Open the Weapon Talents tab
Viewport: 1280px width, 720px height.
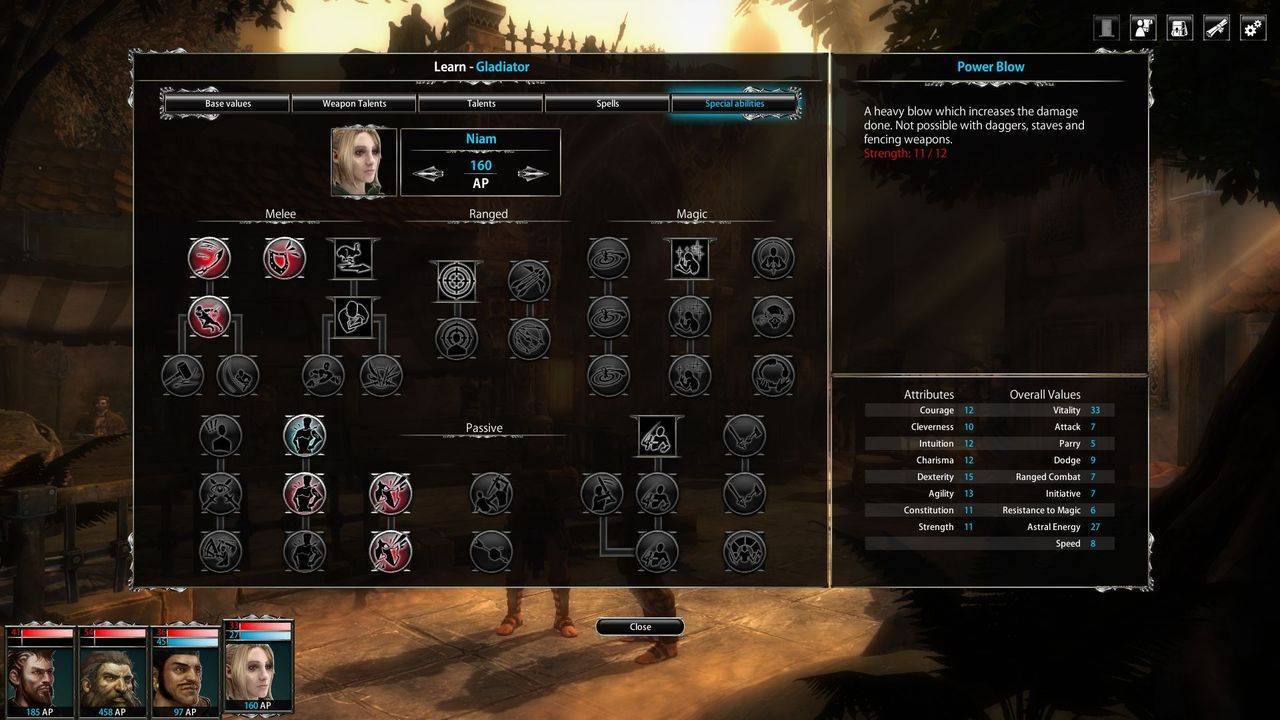tap(354, 104)
